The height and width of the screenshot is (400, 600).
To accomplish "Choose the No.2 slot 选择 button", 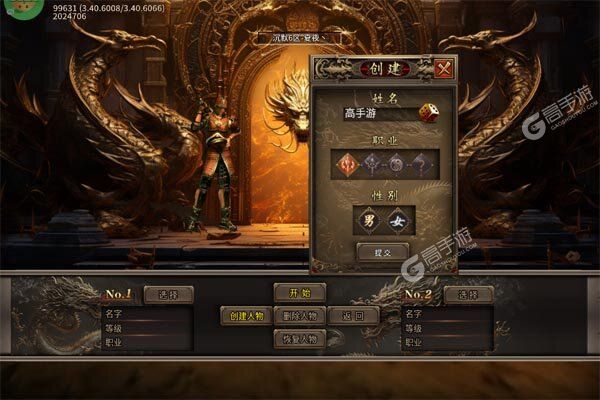I will click(x=468, y=295).
